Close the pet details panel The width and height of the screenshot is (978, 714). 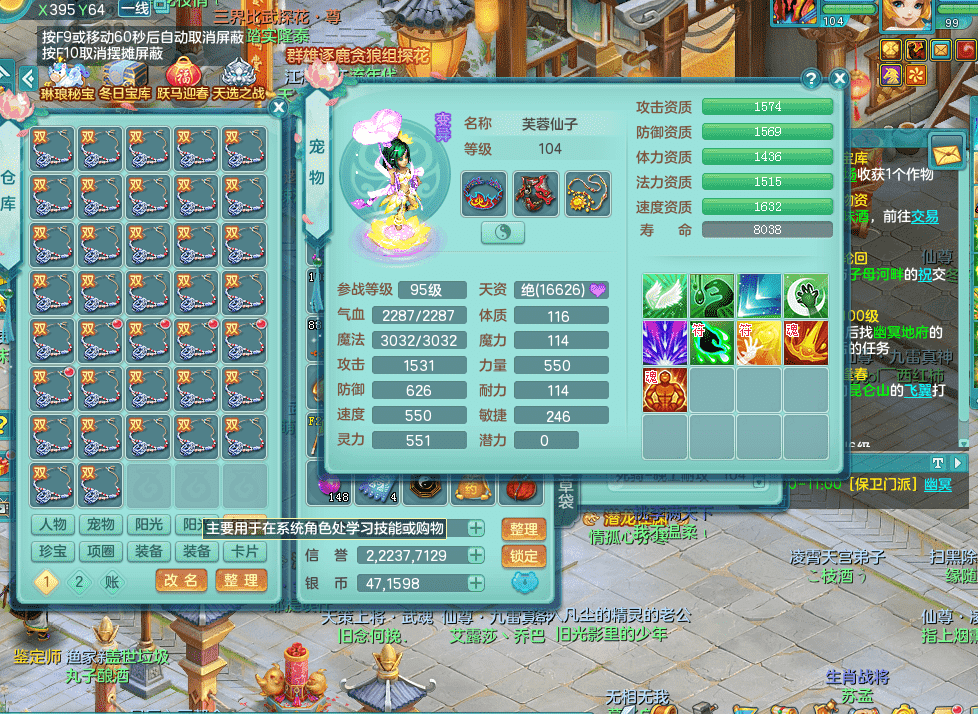click(840, 79)
